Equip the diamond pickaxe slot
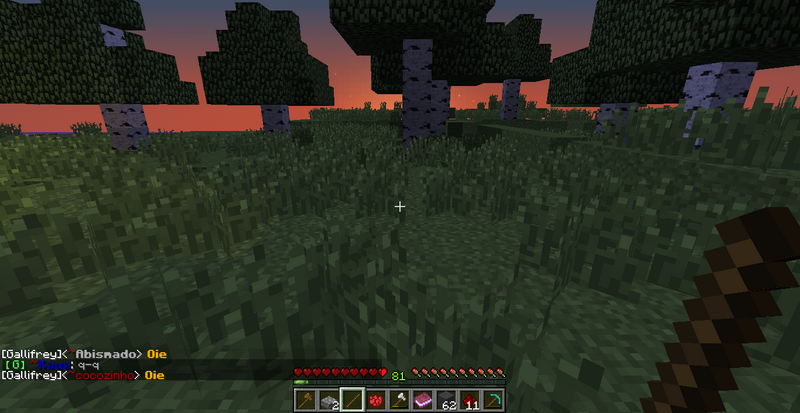Image resolution: width=800 pixels, height=413 pixels. (x=496, y=399)
